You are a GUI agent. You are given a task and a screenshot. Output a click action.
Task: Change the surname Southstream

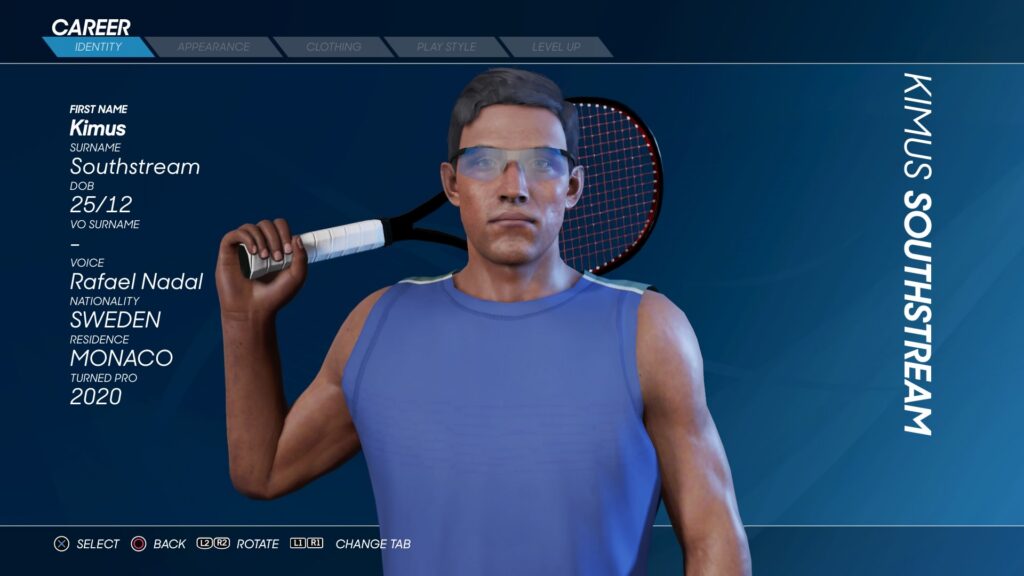(x=135, y=166)
